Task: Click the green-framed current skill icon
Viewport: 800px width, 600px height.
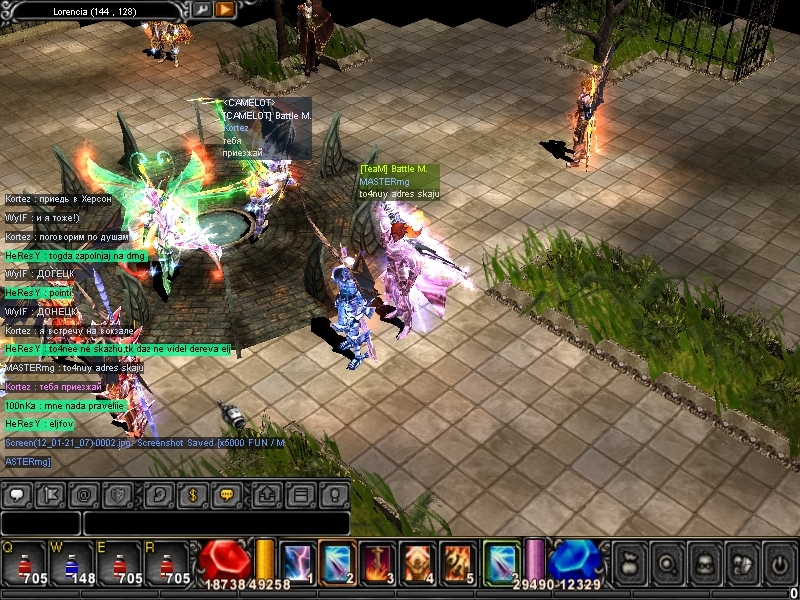Action: (500, 561)
